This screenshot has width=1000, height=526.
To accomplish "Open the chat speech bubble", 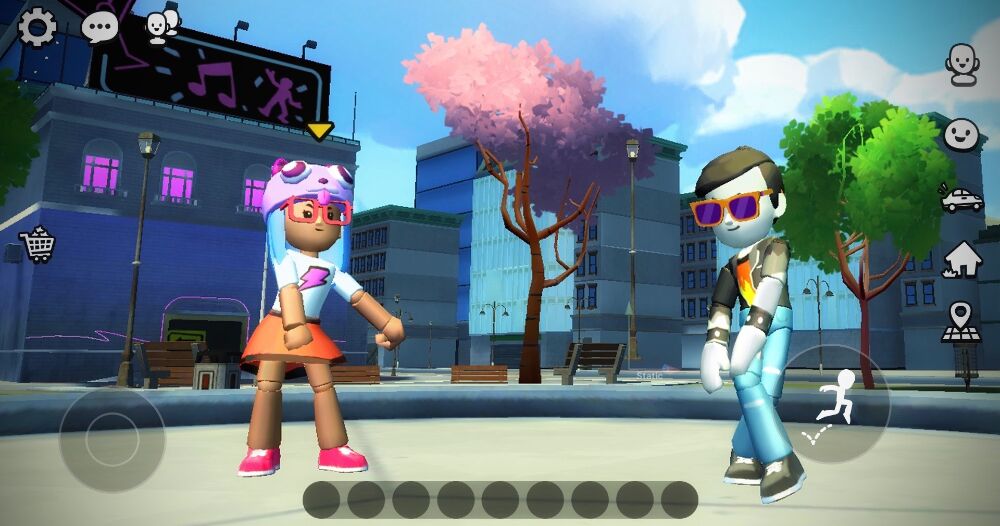I will pyautogui.click(x=100, y=27).
